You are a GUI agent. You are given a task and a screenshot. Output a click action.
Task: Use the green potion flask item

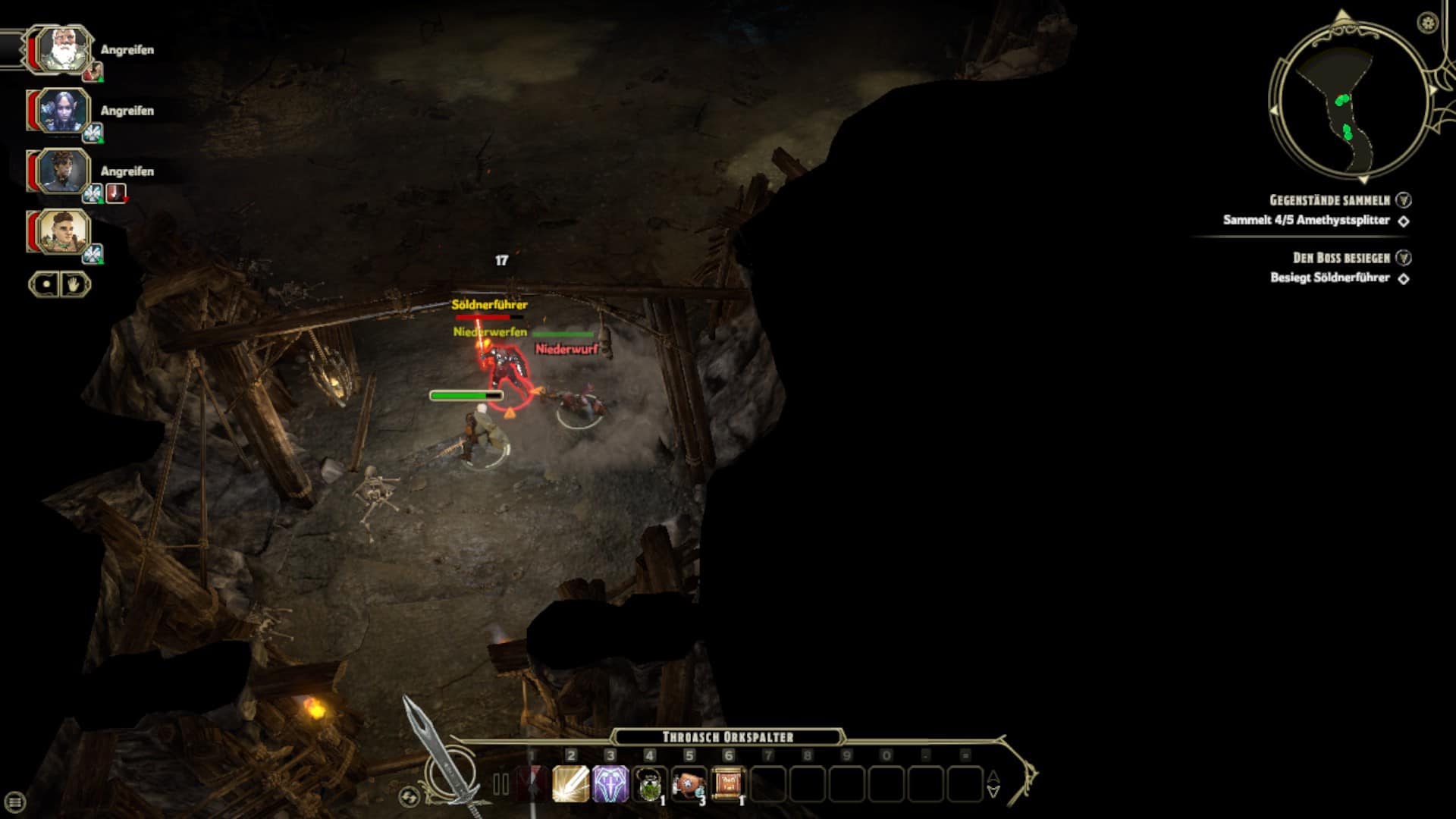(650, 784)
